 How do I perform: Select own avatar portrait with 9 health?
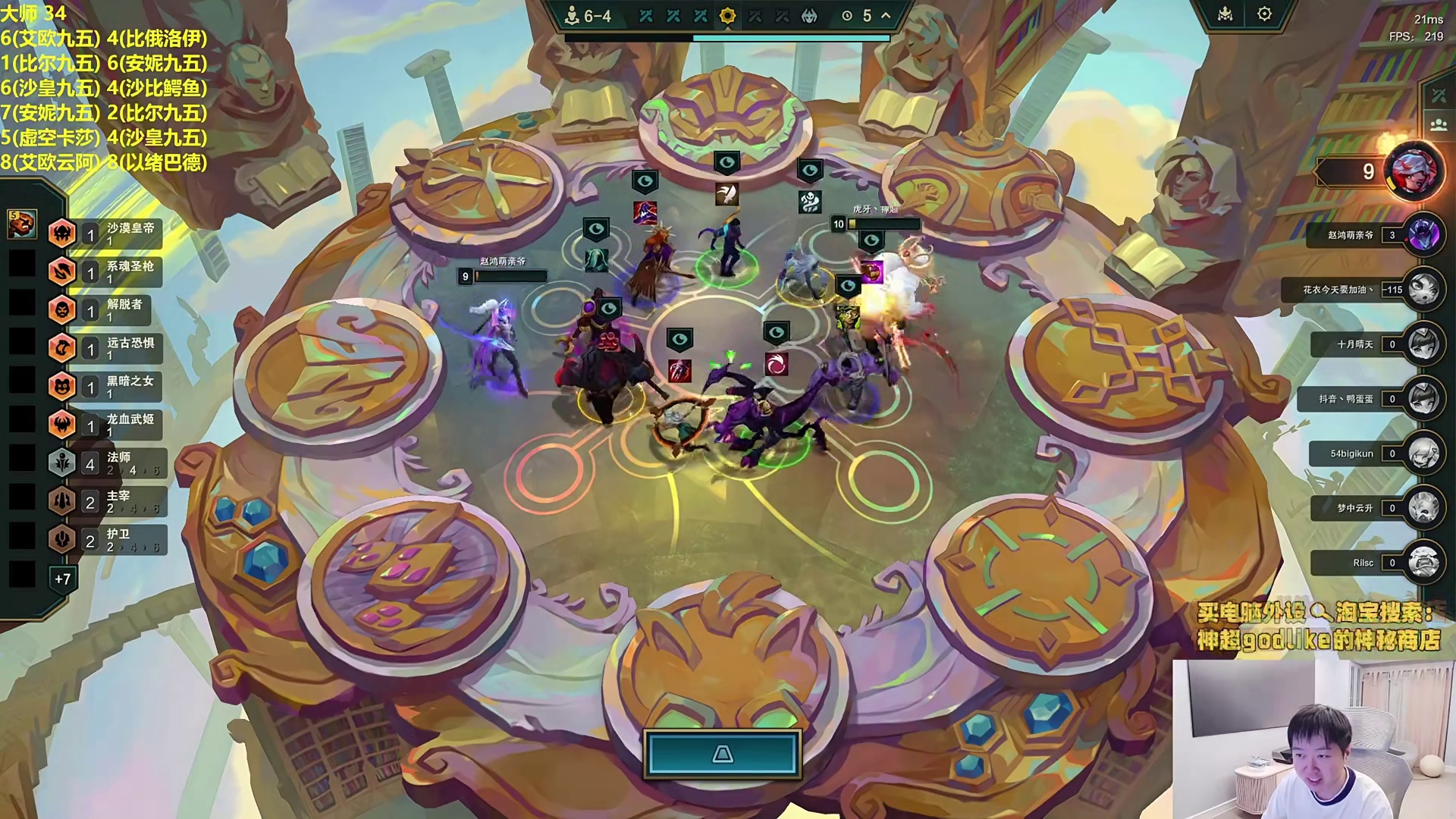[1412, 171]
